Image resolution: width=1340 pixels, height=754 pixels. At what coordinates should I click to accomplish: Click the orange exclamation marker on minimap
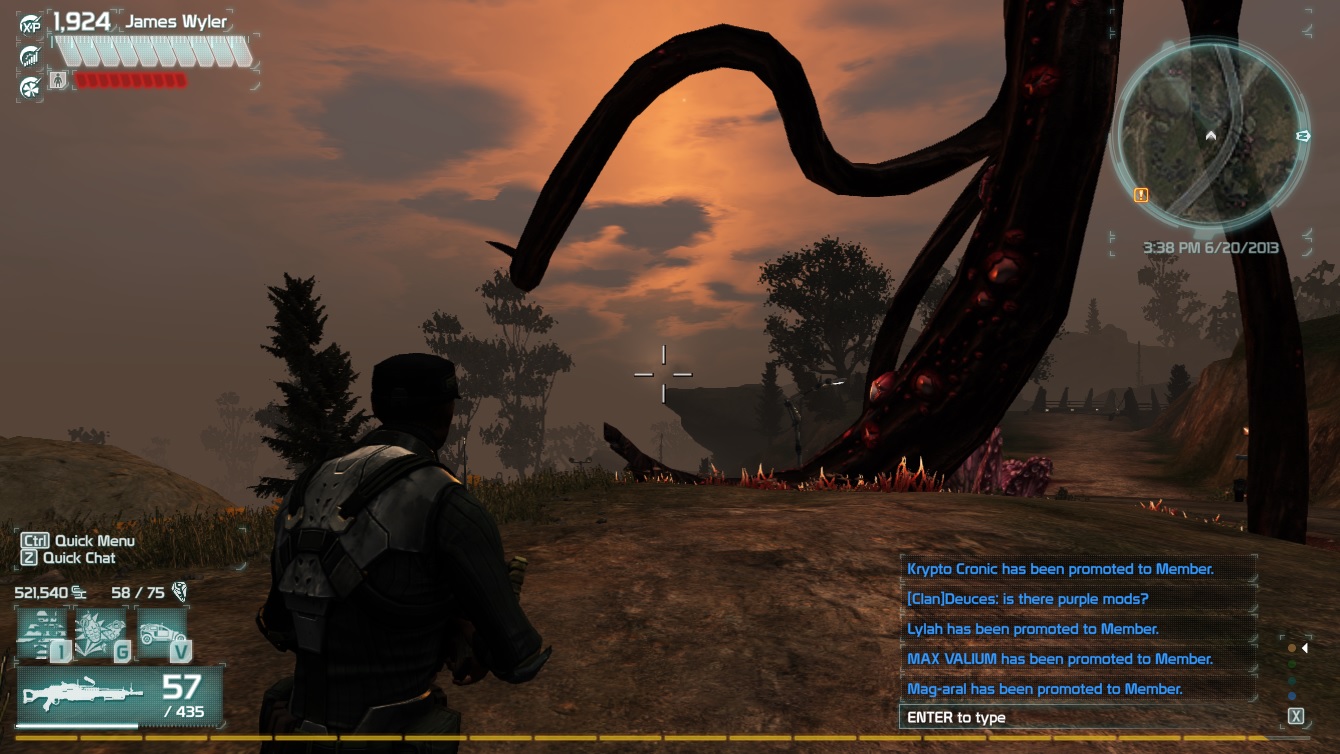[1140, 195]
